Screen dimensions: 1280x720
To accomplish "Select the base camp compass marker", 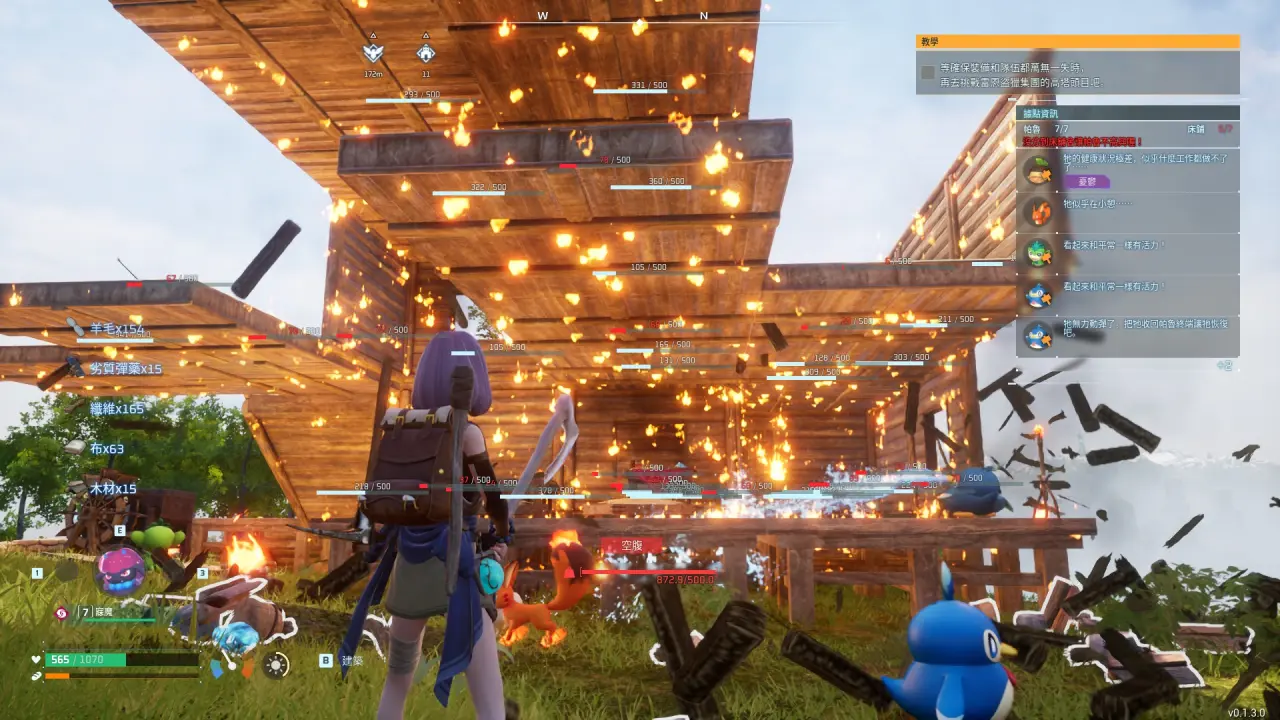I will coord(425,54).
